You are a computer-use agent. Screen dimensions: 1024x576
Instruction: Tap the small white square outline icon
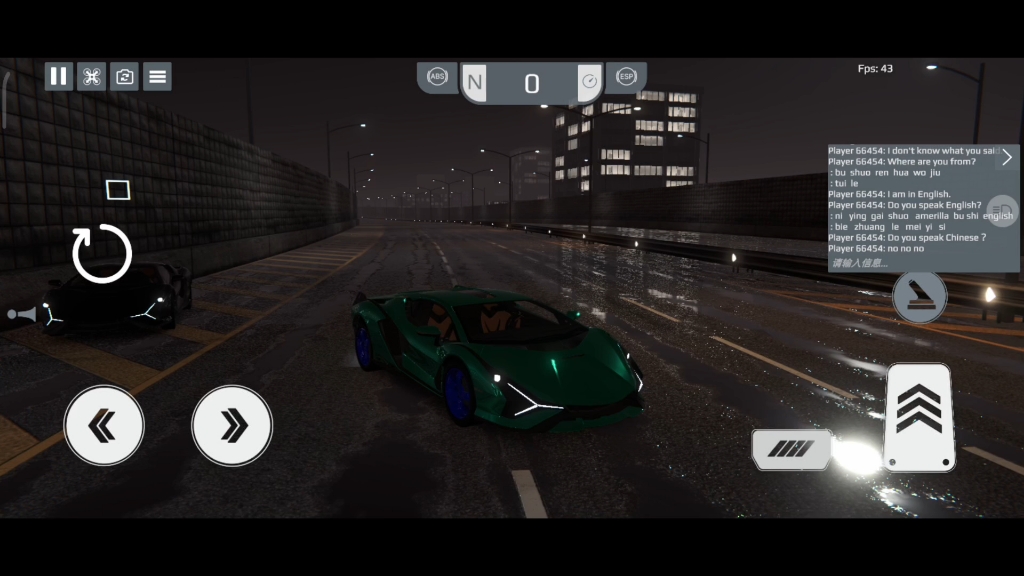coord(118,190)
